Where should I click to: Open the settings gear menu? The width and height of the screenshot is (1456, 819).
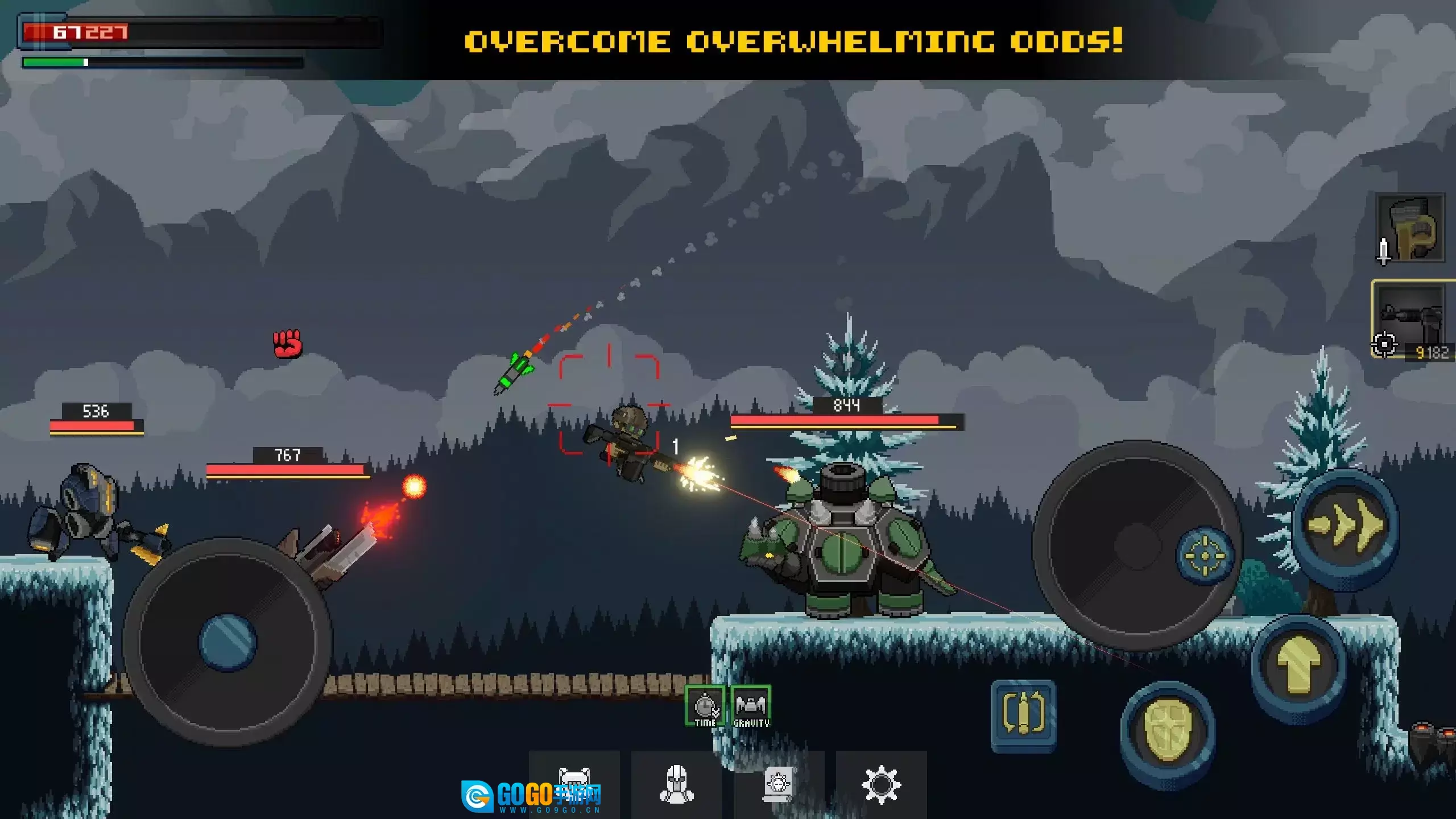pyautogui.click(x=881, y=785)
